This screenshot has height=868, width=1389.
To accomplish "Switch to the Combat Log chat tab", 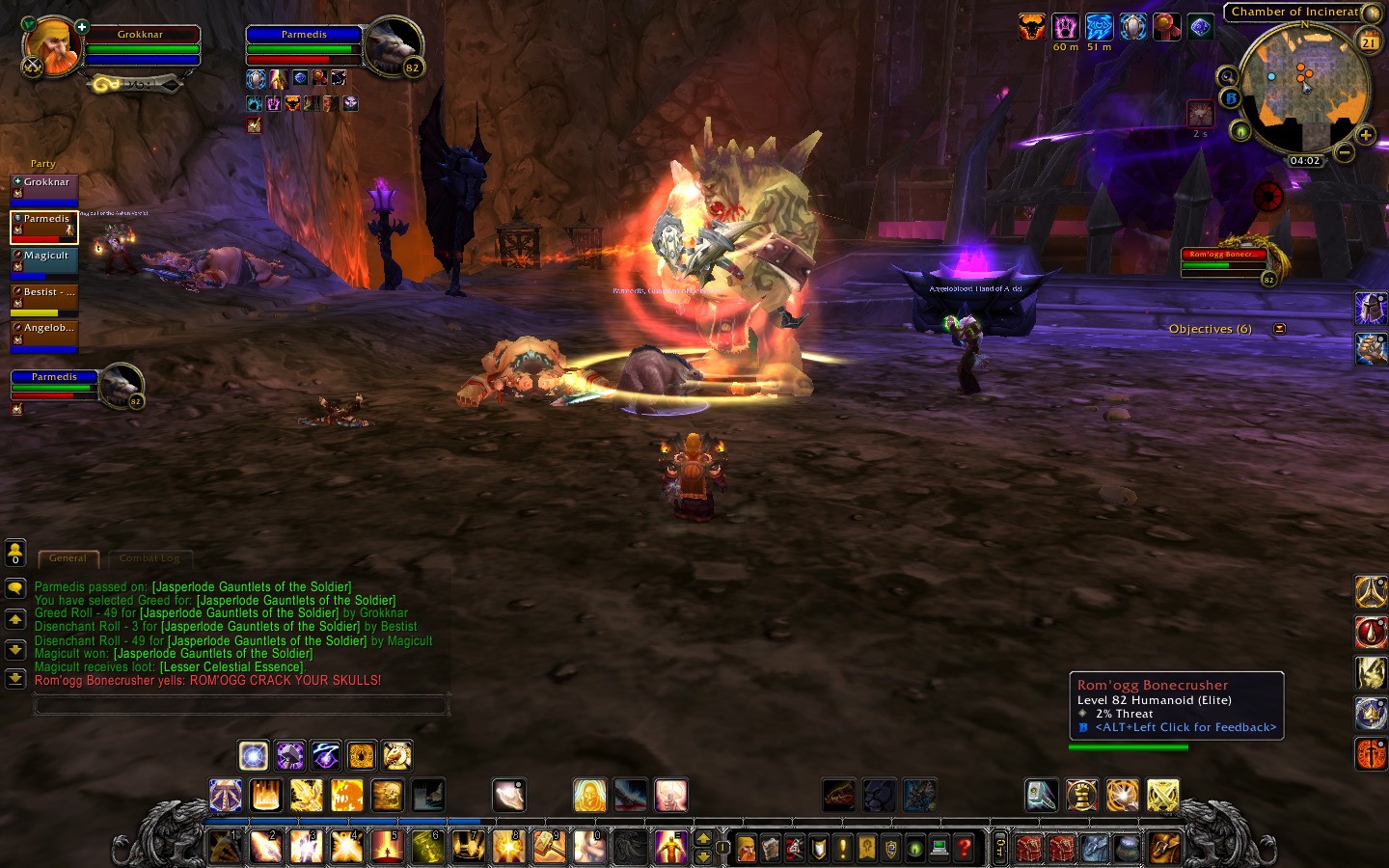I will (150, 558).
